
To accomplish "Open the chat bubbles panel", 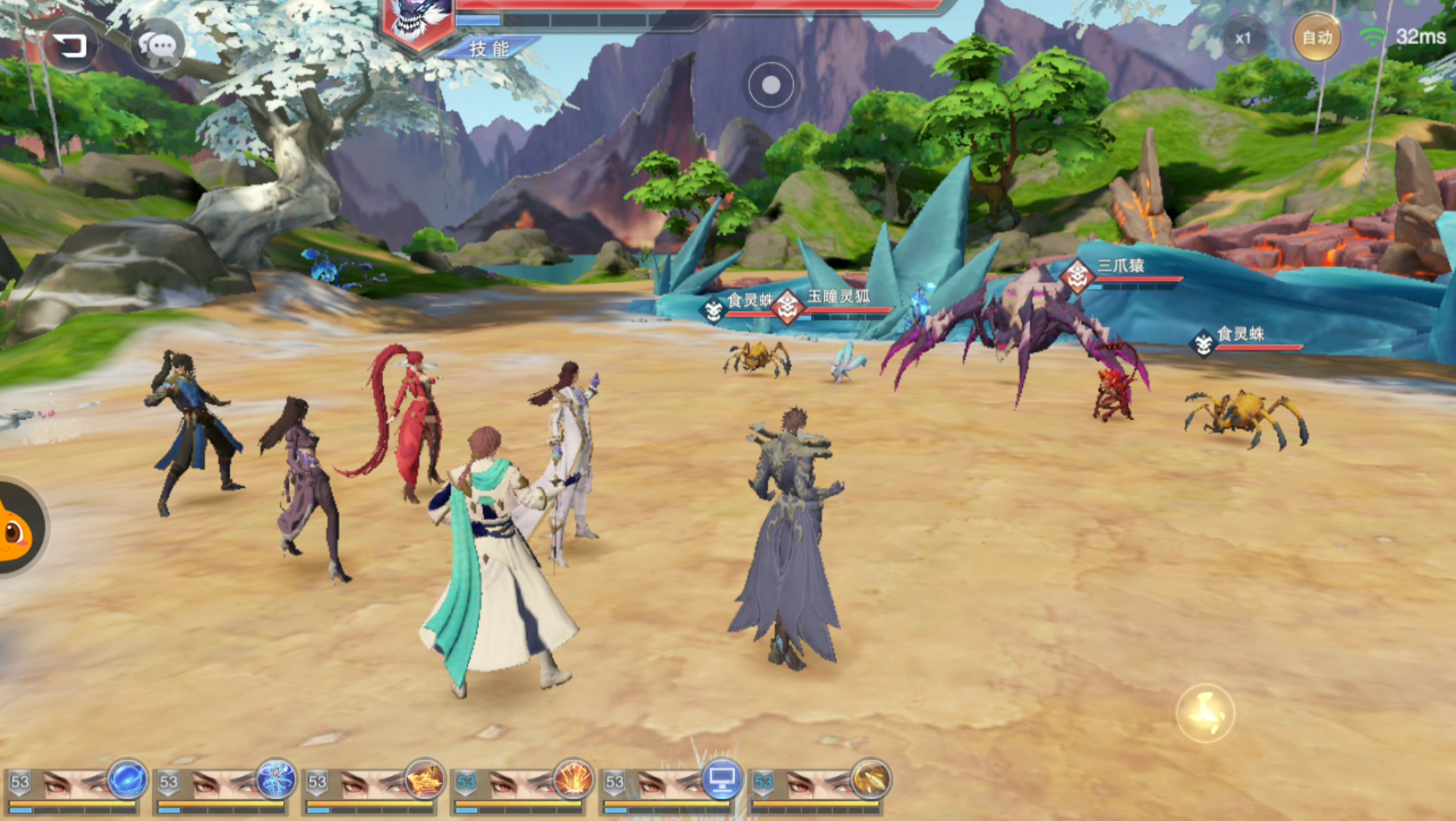I will coord(158,46).
